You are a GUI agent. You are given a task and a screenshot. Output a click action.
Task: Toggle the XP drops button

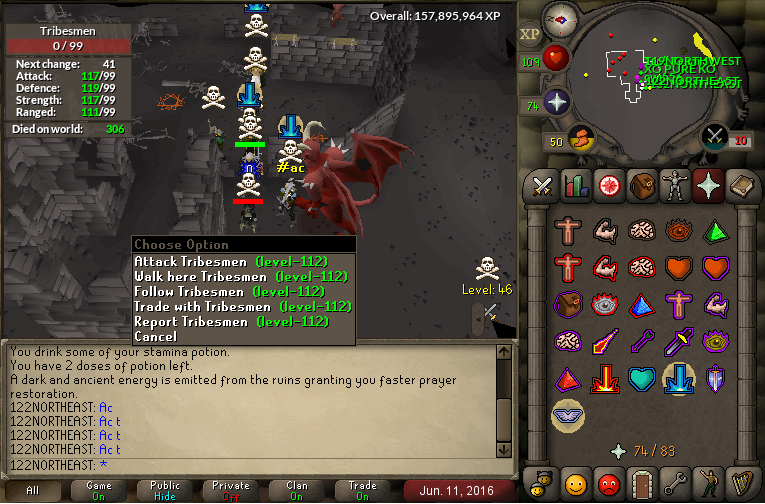tap(529, 35)
